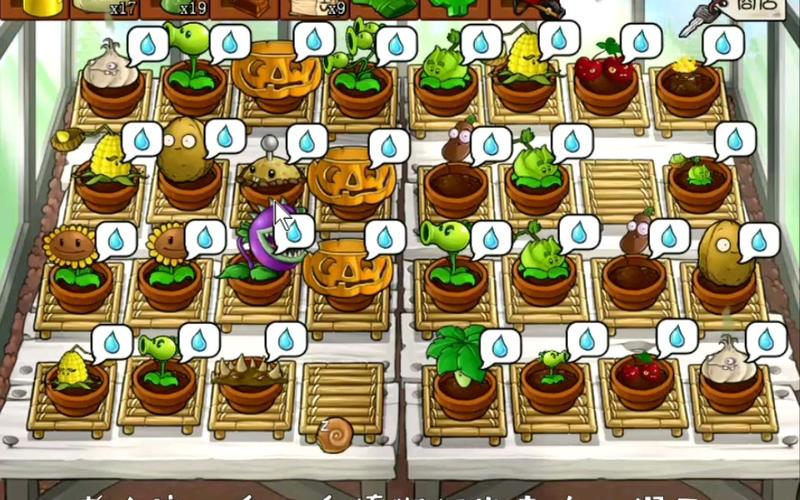The width and height of the screenshot is (800, 500).
Task: Select the phonograph tool
Action: pos(245,8)
